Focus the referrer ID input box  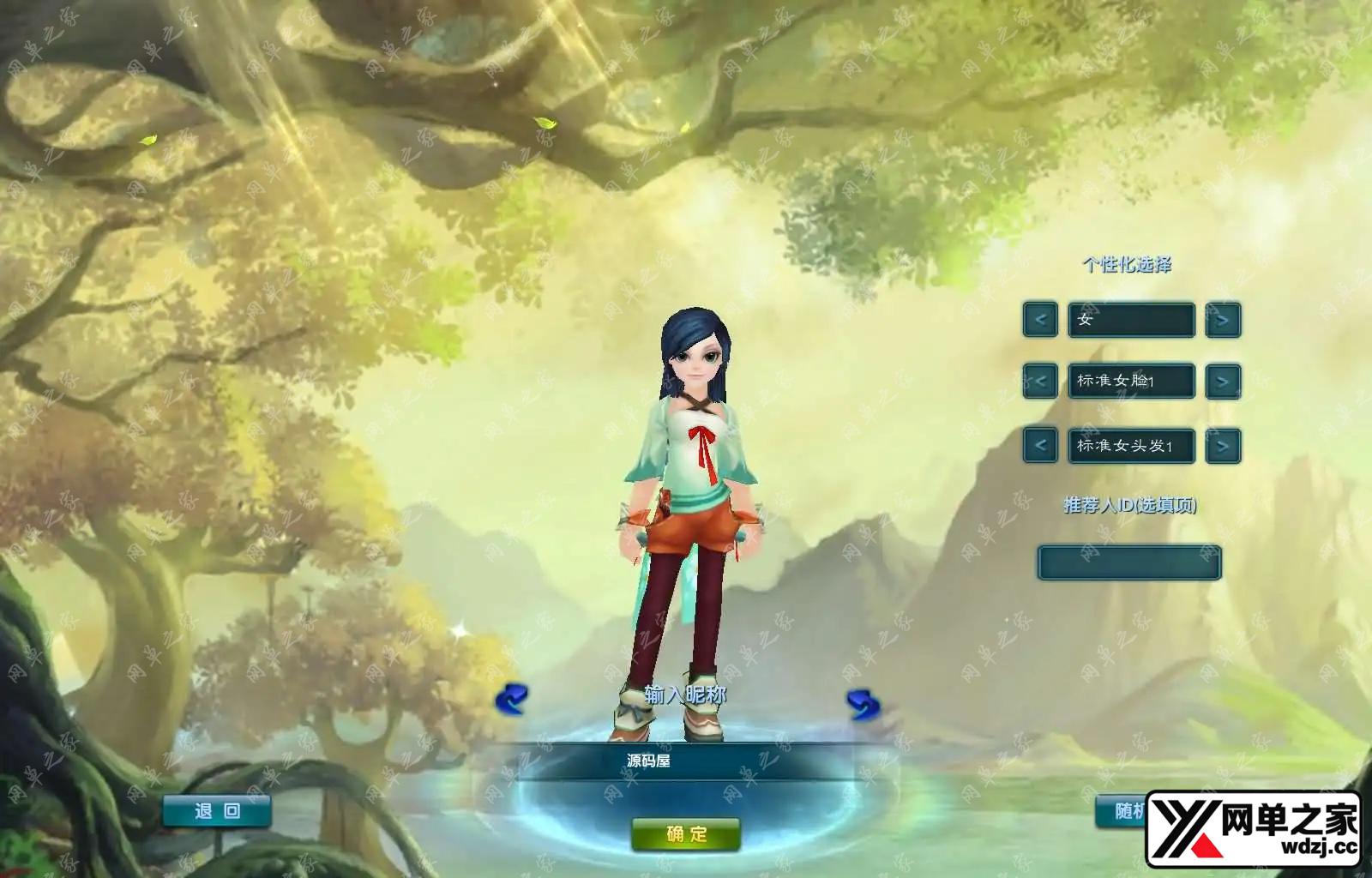click(1129, 563)
